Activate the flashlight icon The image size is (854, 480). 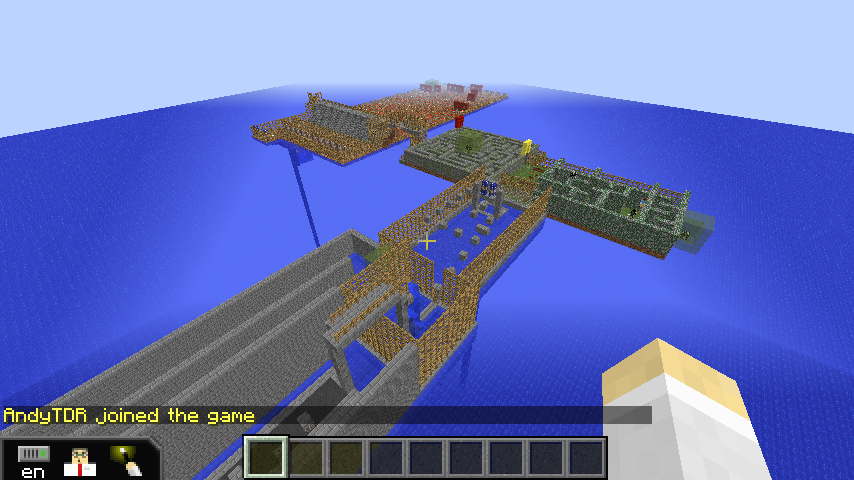[126, 459]
